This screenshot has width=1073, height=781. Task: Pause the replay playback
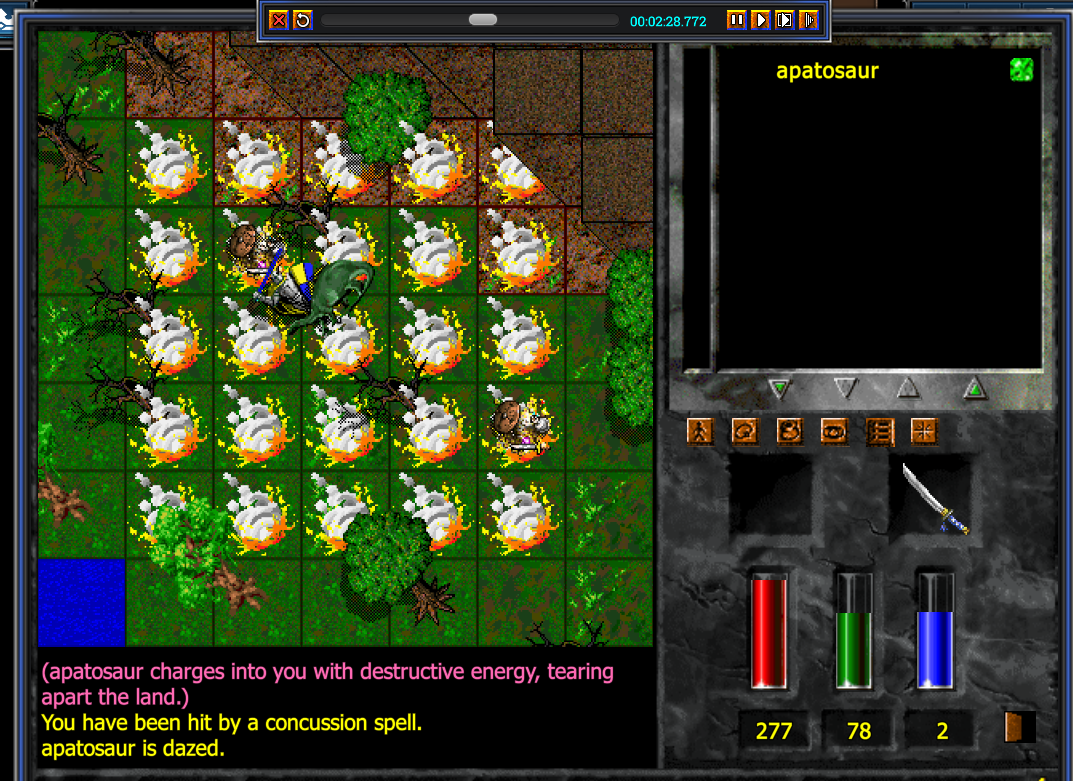(x=736, y=20)
